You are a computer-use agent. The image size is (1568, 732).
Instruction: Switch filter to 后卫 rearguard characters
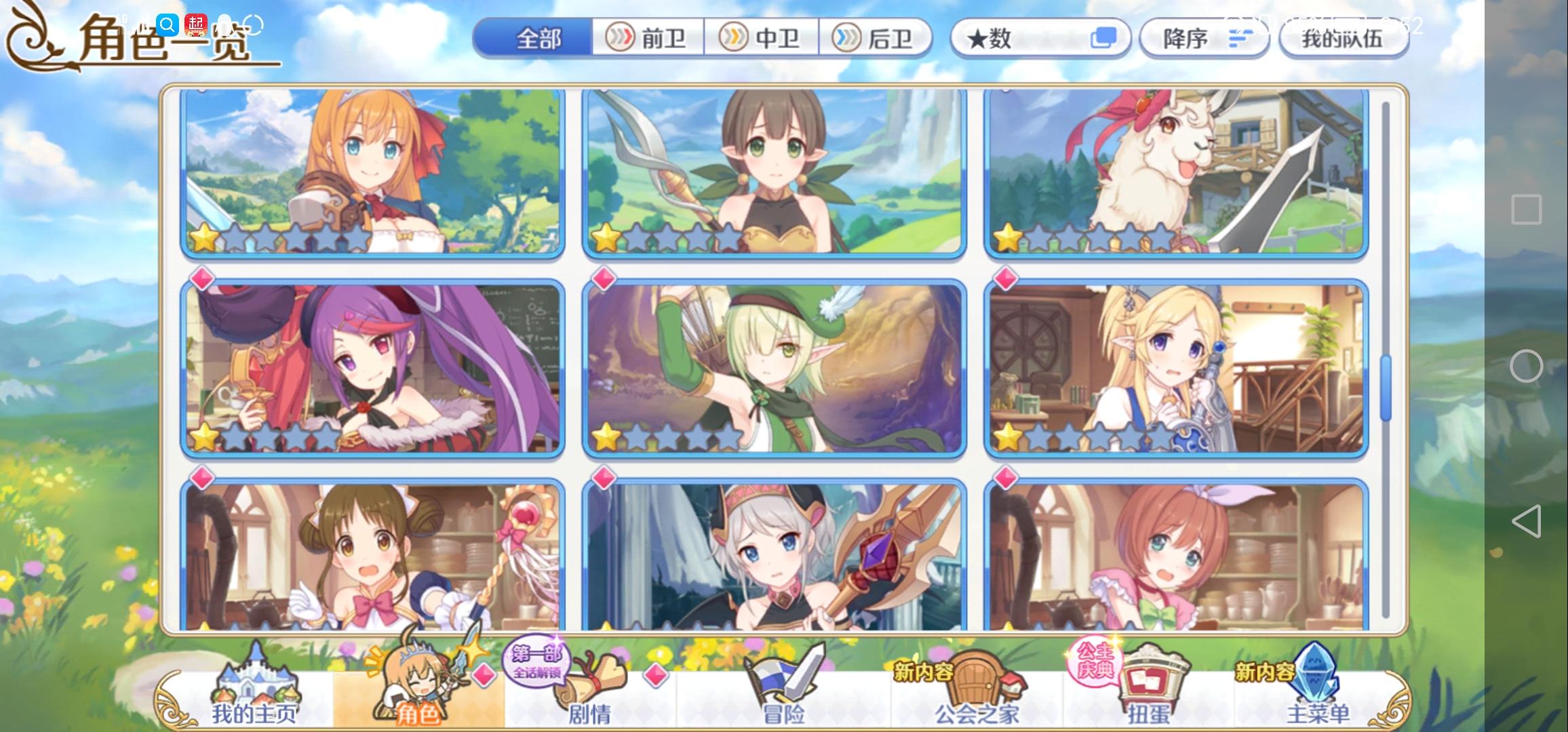click(x=878, y=39)
